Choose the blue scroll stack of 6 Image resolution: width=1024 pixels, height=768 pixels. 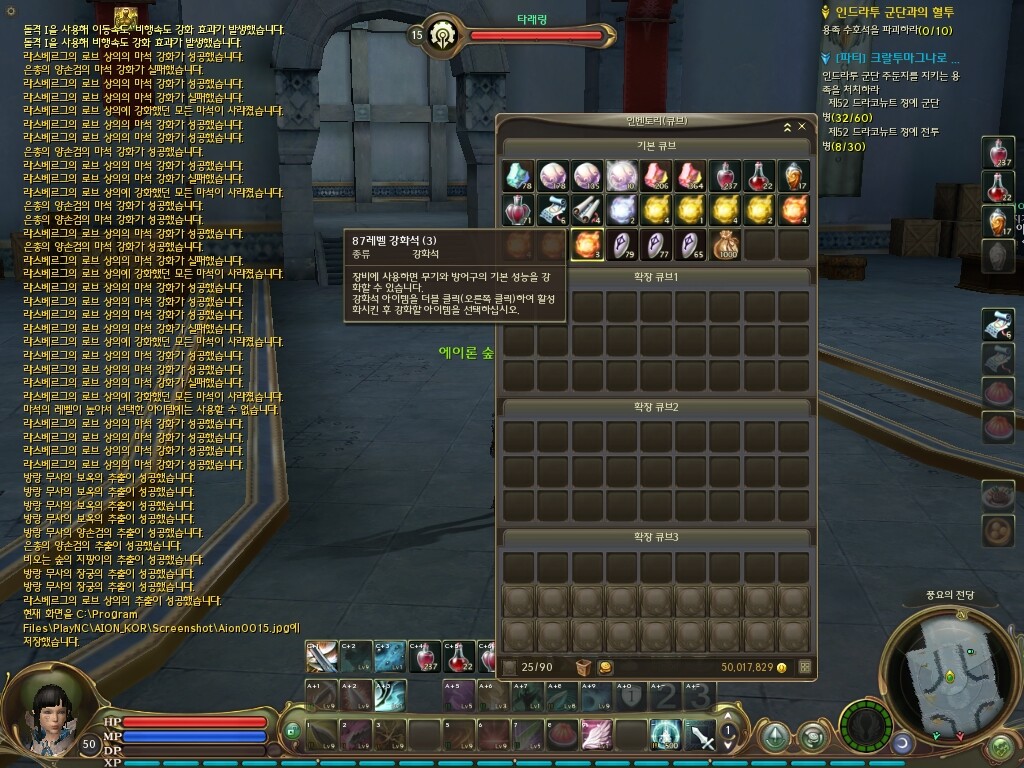pyautogui.click(x=553, y=210)
